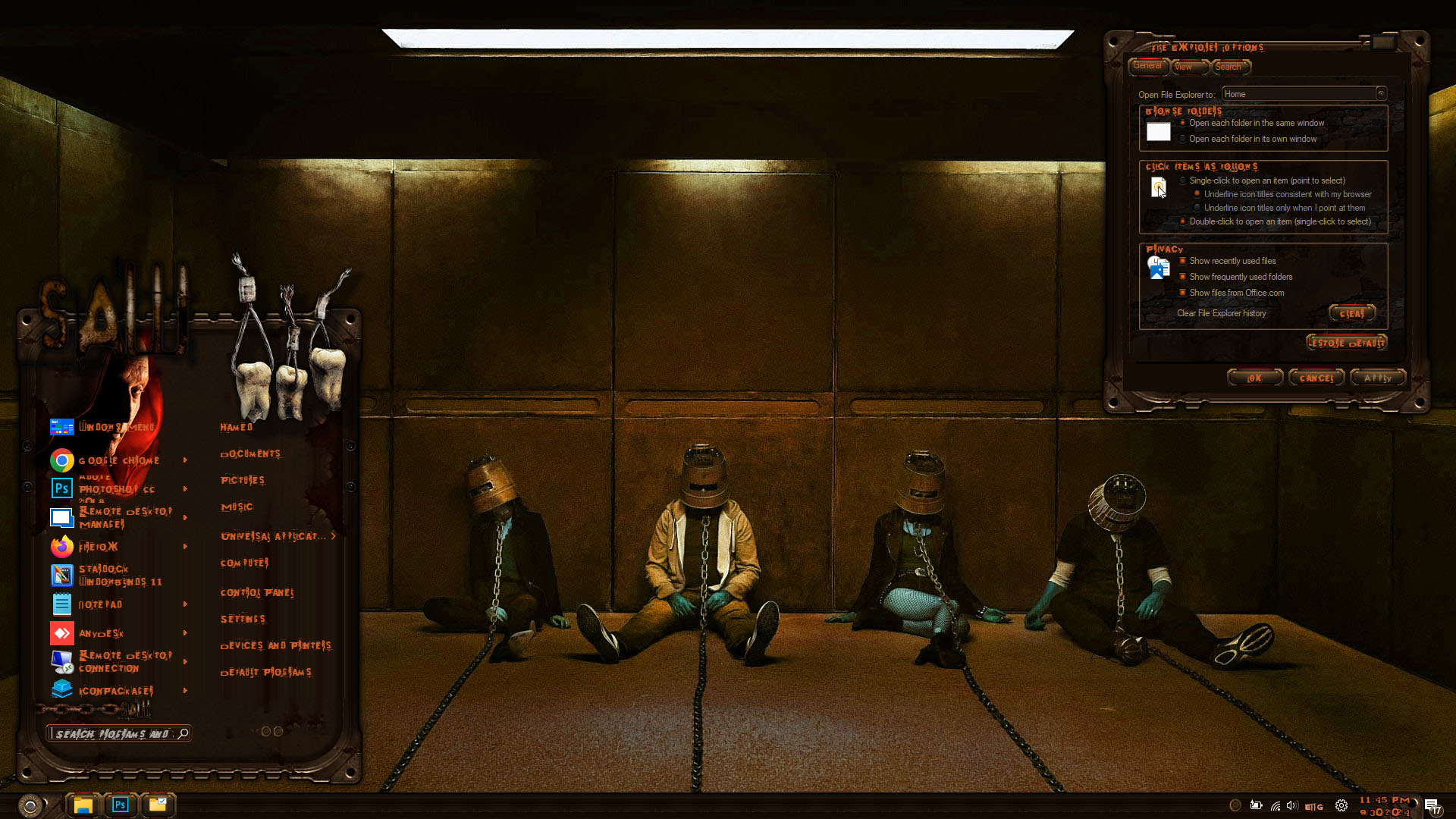Launch Google Chrome from the start menu
This screenshot has width=1456, height=819.
pos(118,460)
